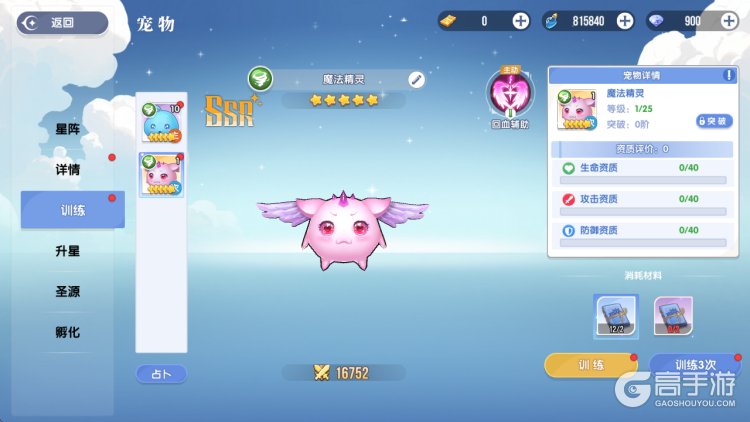Switch to the 星阵 tab
This screenshot has height=422, width=750.
(68, 129)
